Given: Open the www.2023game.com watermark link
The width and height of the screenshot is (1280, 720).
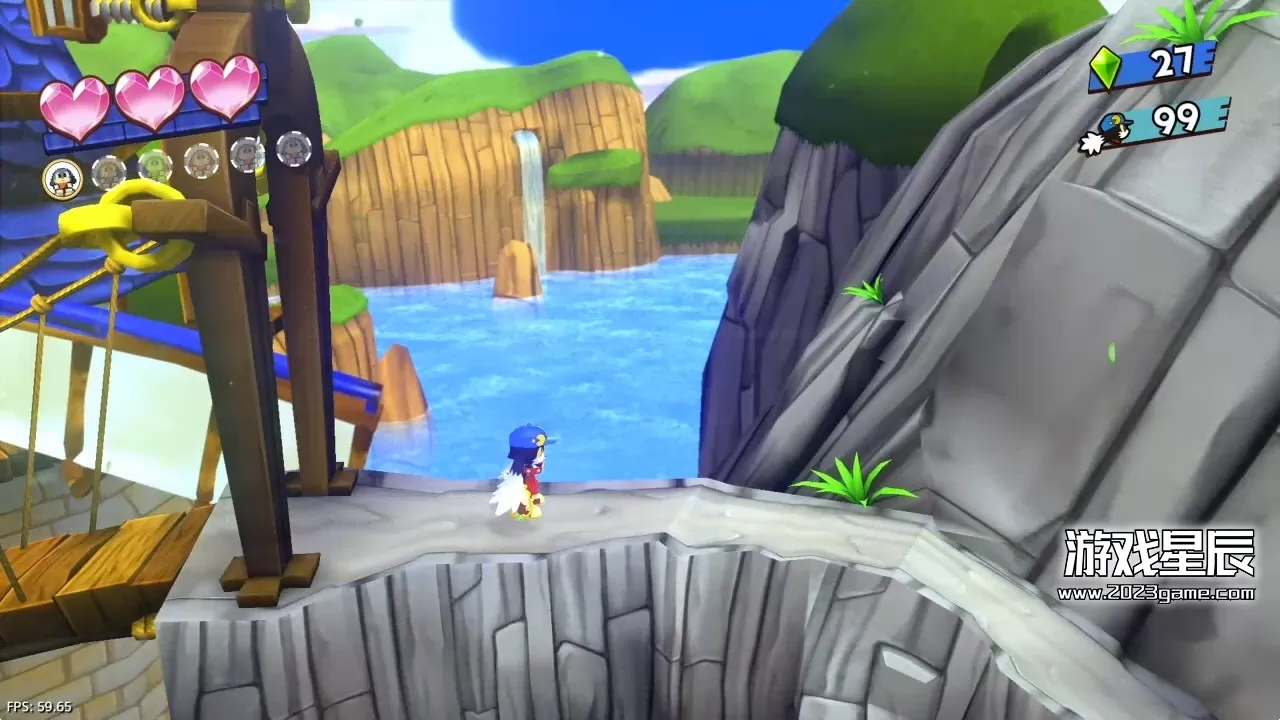Looking at the screenshot, I should coord(1155,593).
